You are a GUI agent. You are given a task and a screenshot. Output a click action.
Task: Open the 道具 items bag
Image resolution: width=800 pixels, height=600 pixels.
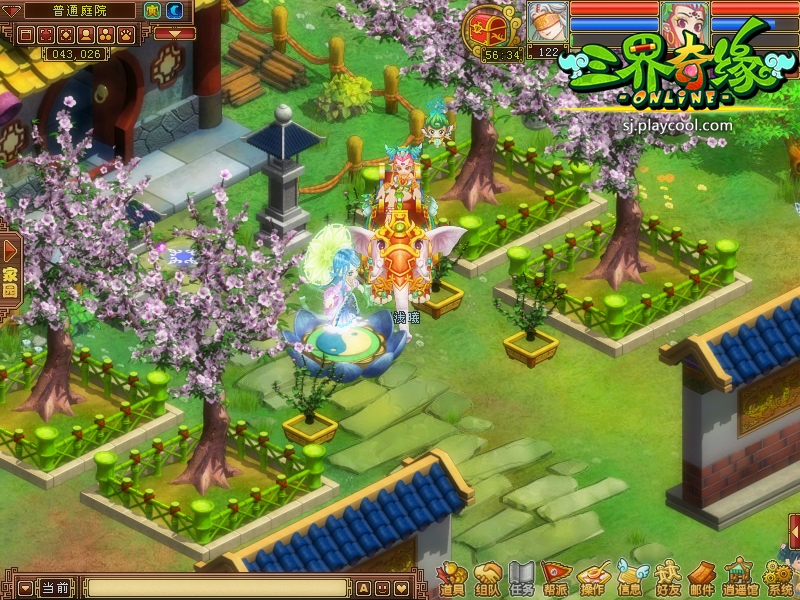[452, 579]
